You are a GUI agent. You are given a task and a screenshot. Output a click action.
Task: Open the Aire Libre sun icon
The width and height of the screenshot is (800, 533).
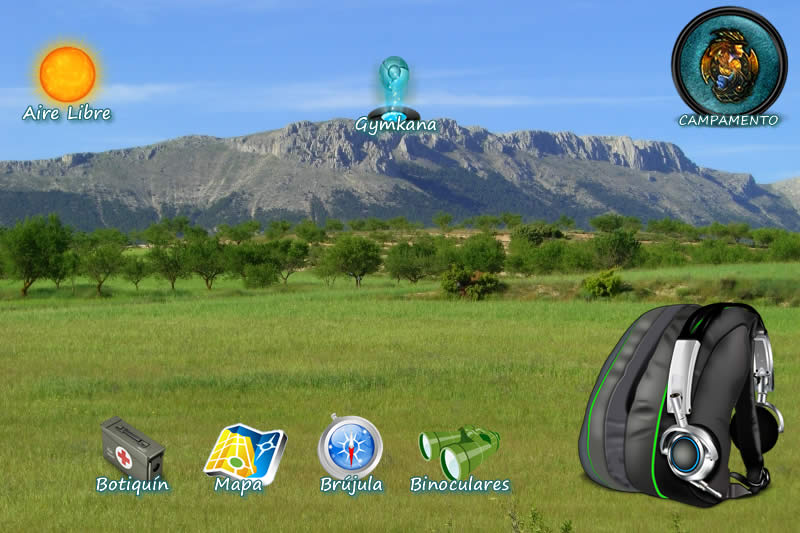pos(68,74)
